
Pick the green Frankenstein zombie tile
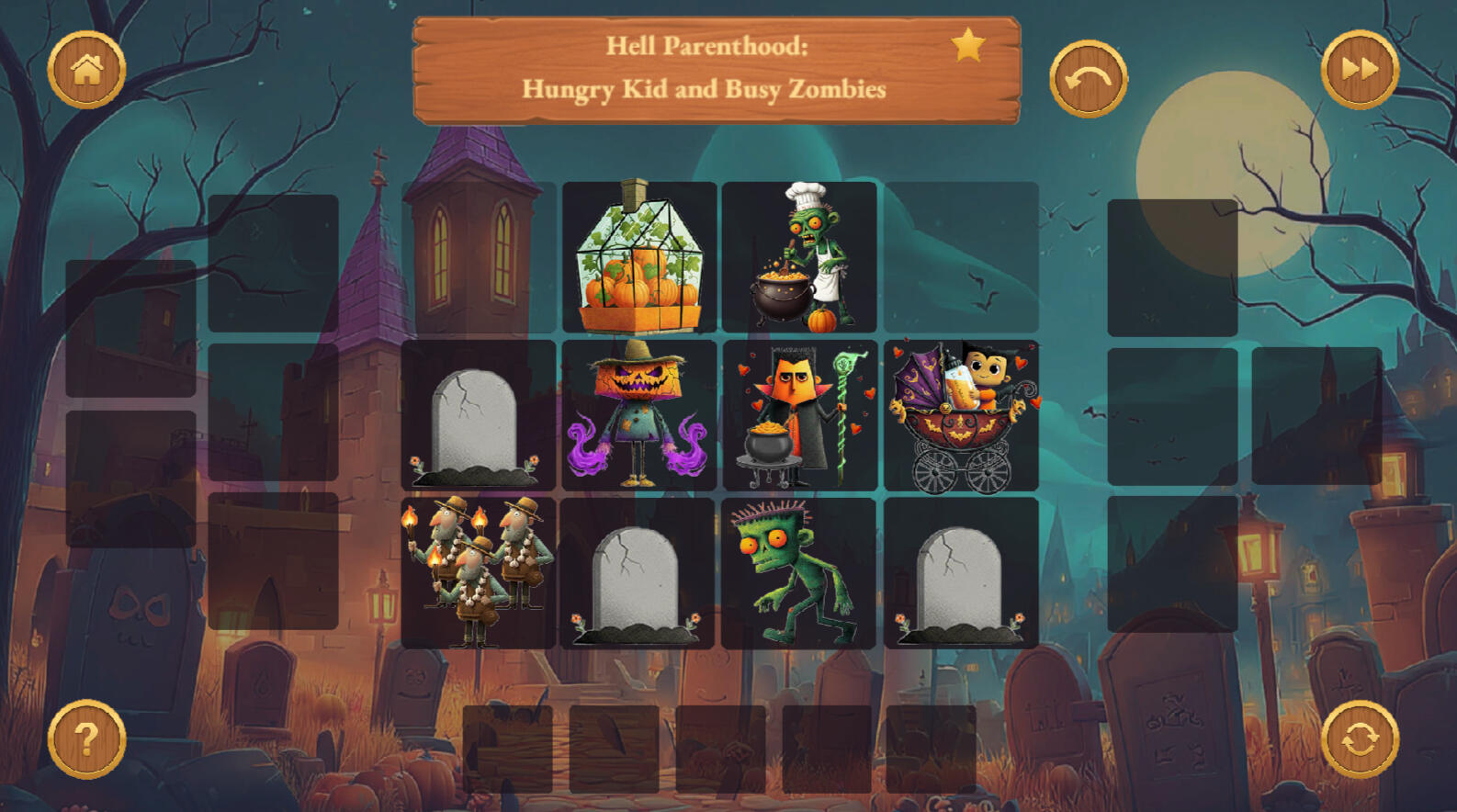799,573
